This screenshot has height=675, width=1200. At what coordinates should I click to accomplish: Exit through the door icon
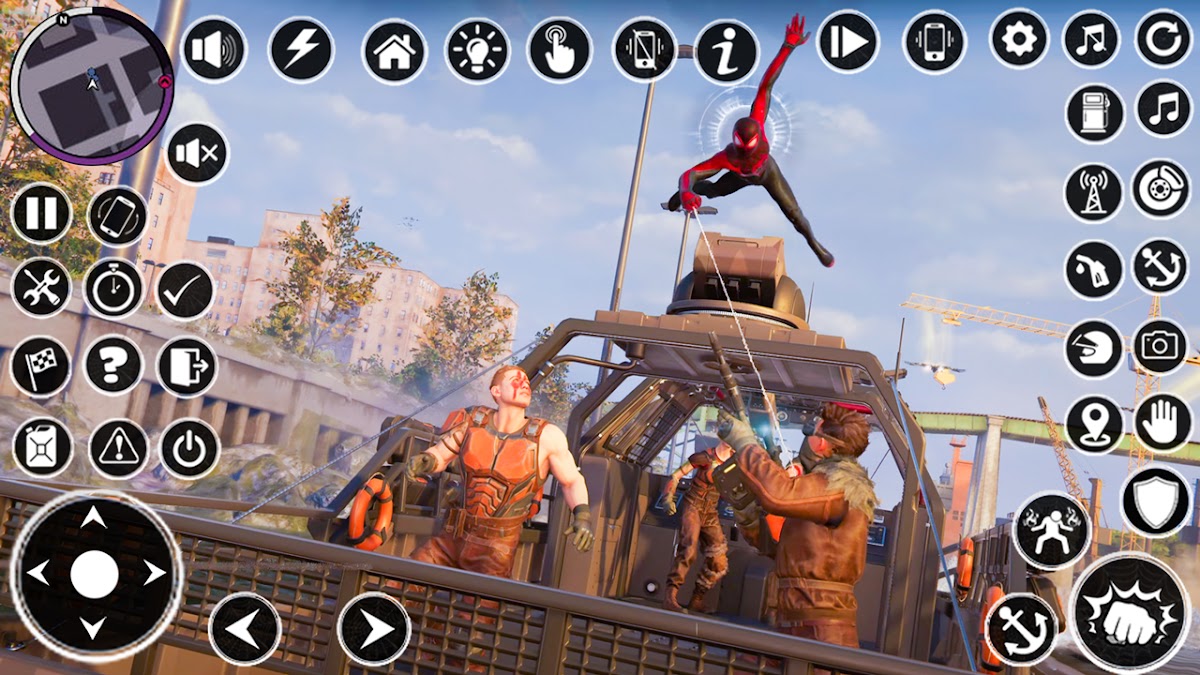click(x=186, y=366)
